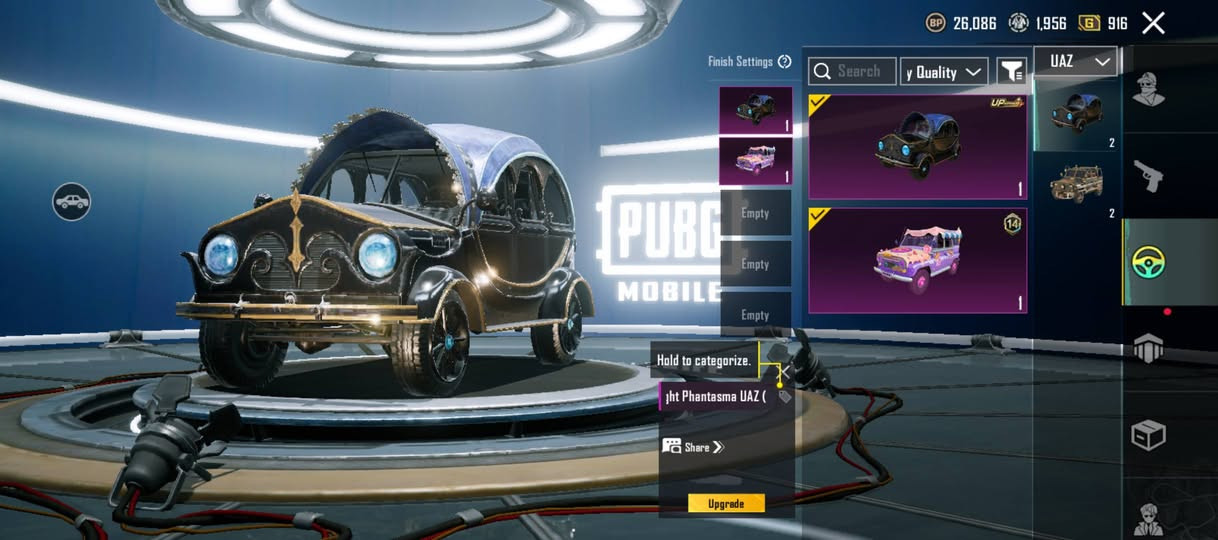
Task: Open the parachute backpack tab
Action: tap(1148, 348)
